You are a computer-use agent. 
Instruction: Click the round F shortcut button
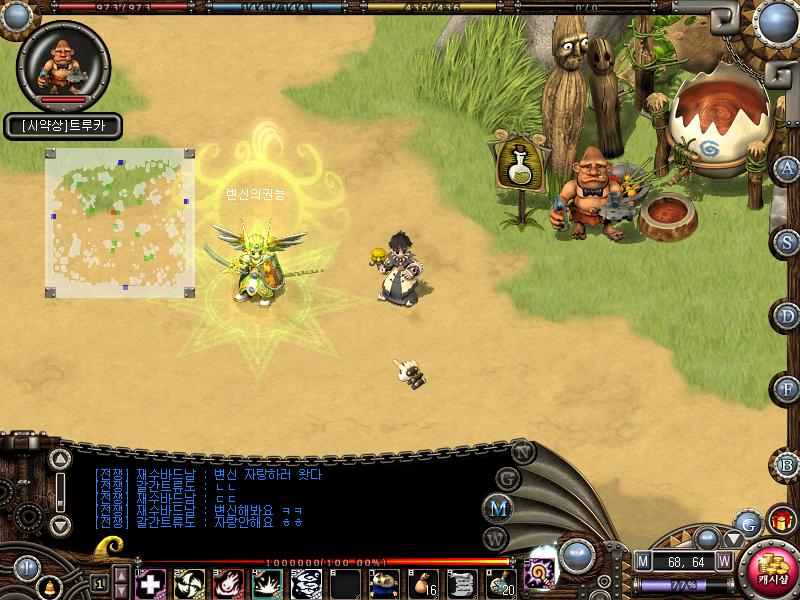(787, 389)
